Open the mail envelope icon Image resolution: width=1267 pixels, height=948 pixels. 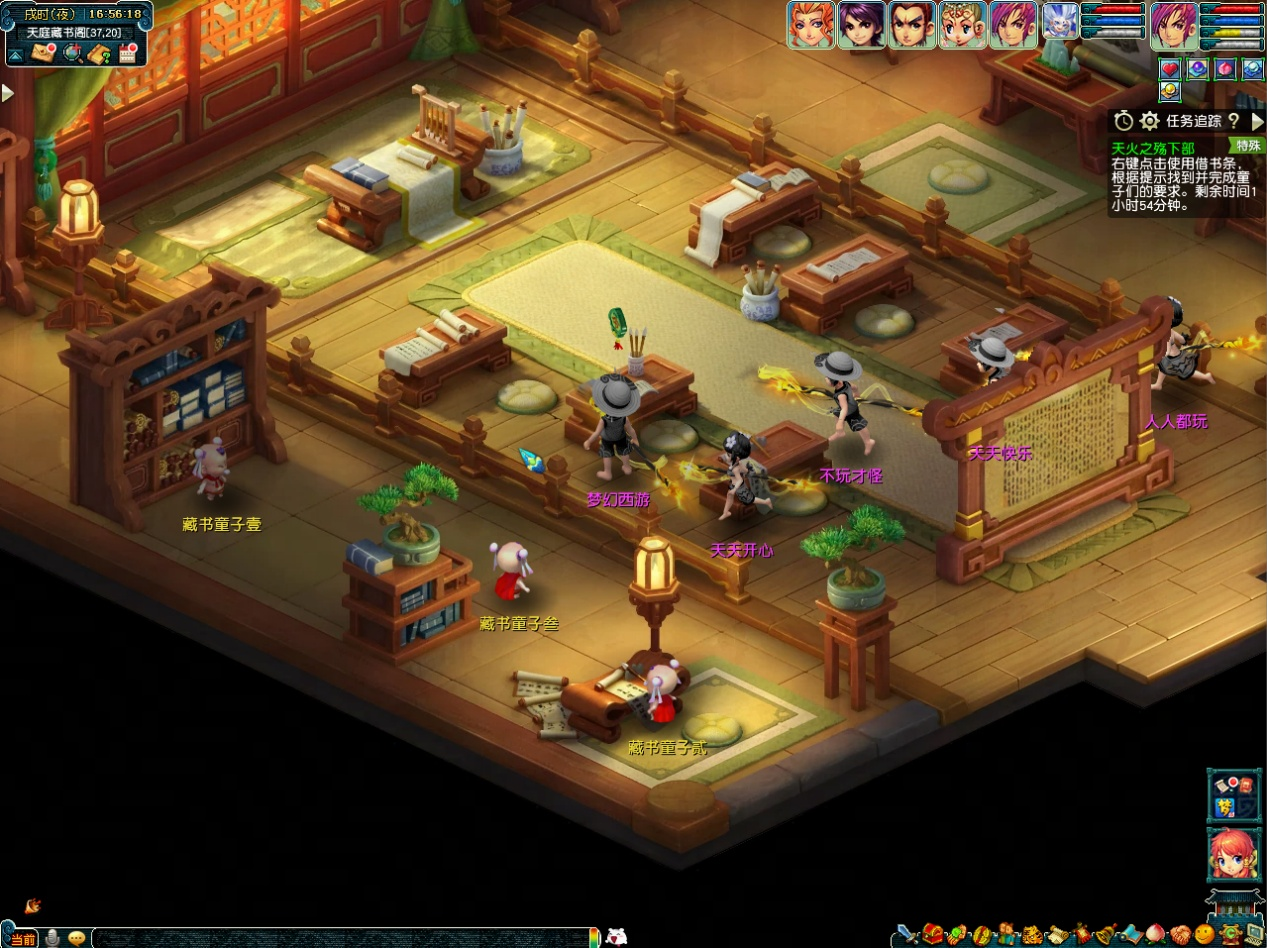click(x=43, y=53)
